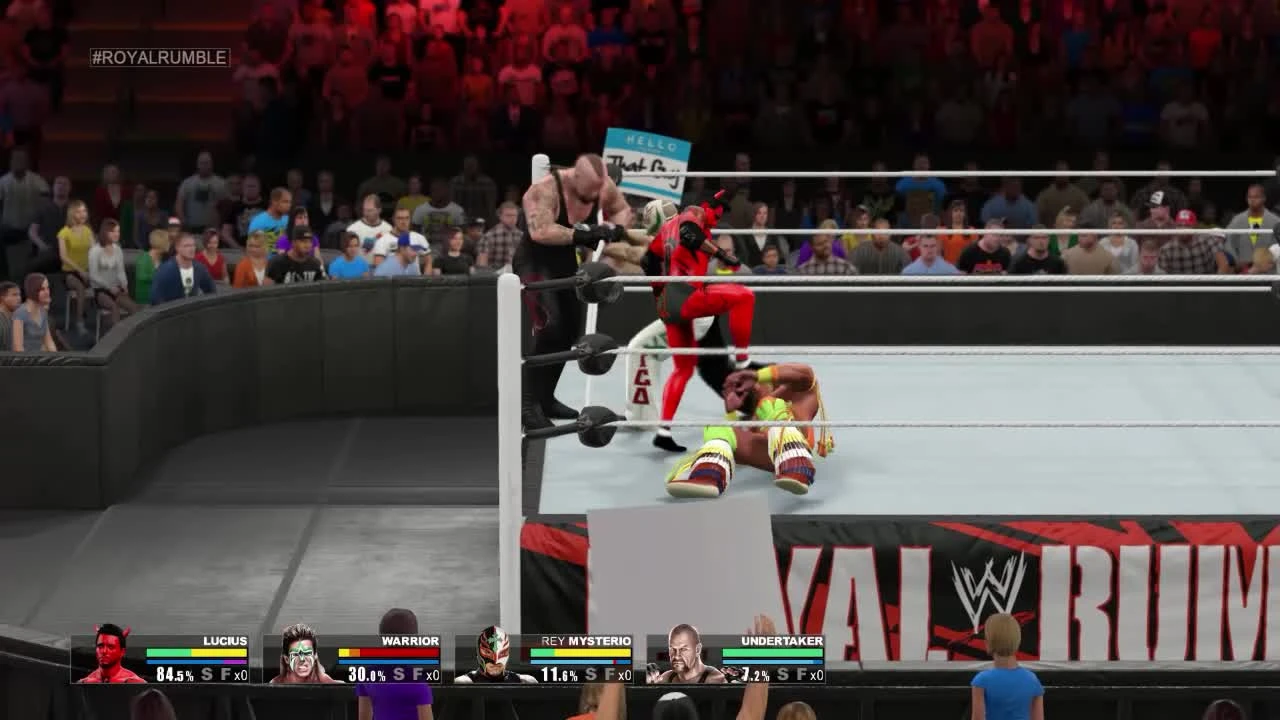Click Lucius's 84.5% damage readout
Screen dimensions: 1280x720
tap(176, 674)
